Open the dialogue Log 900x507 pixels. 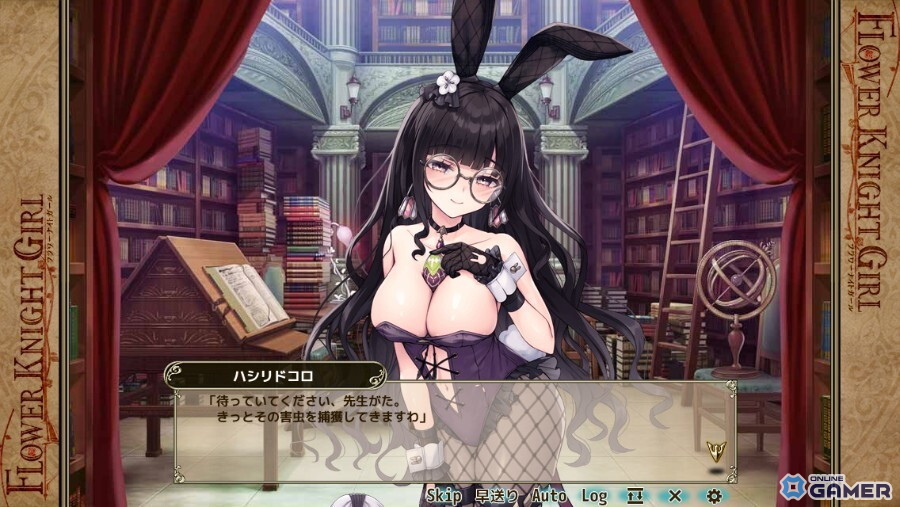[594, 495]
